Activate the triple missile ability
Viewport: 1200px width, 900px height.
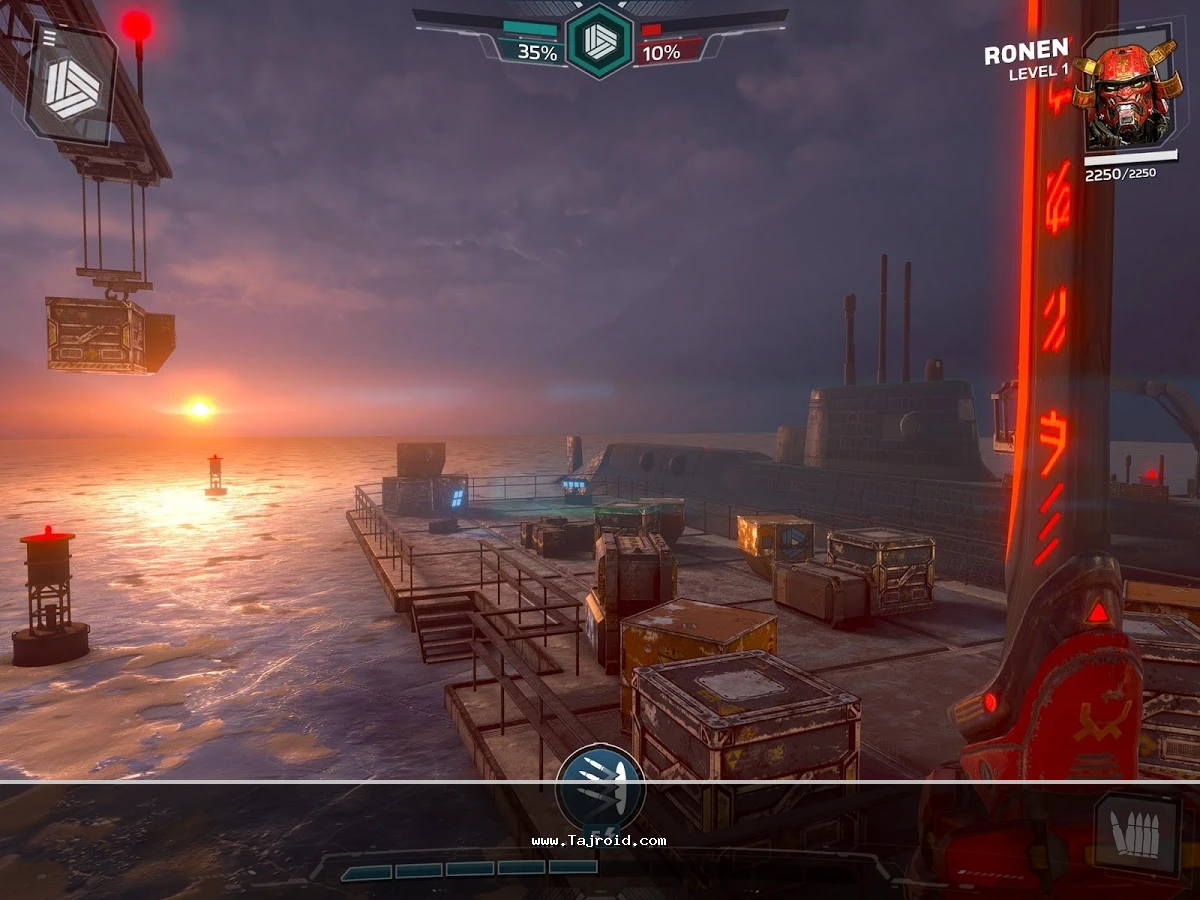(x=600, y=790)
